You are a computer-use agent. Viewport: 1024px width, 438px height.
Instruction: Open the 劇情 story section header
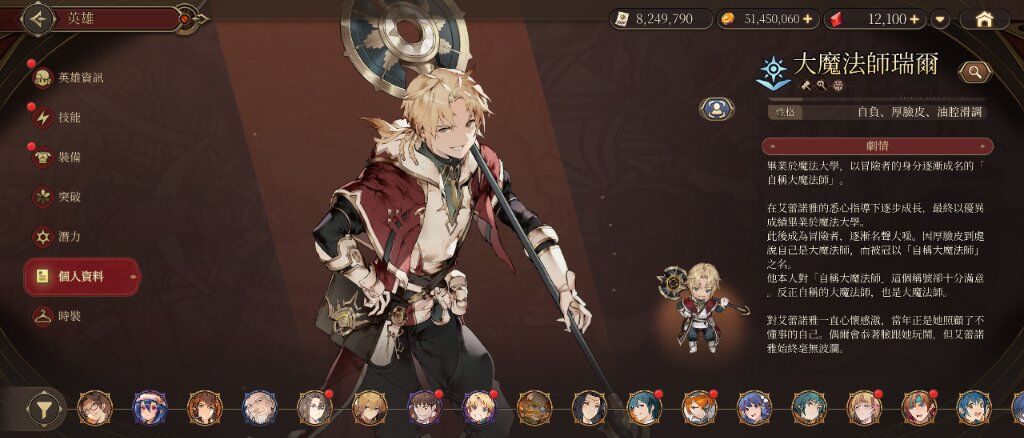(x=876, y=146)
